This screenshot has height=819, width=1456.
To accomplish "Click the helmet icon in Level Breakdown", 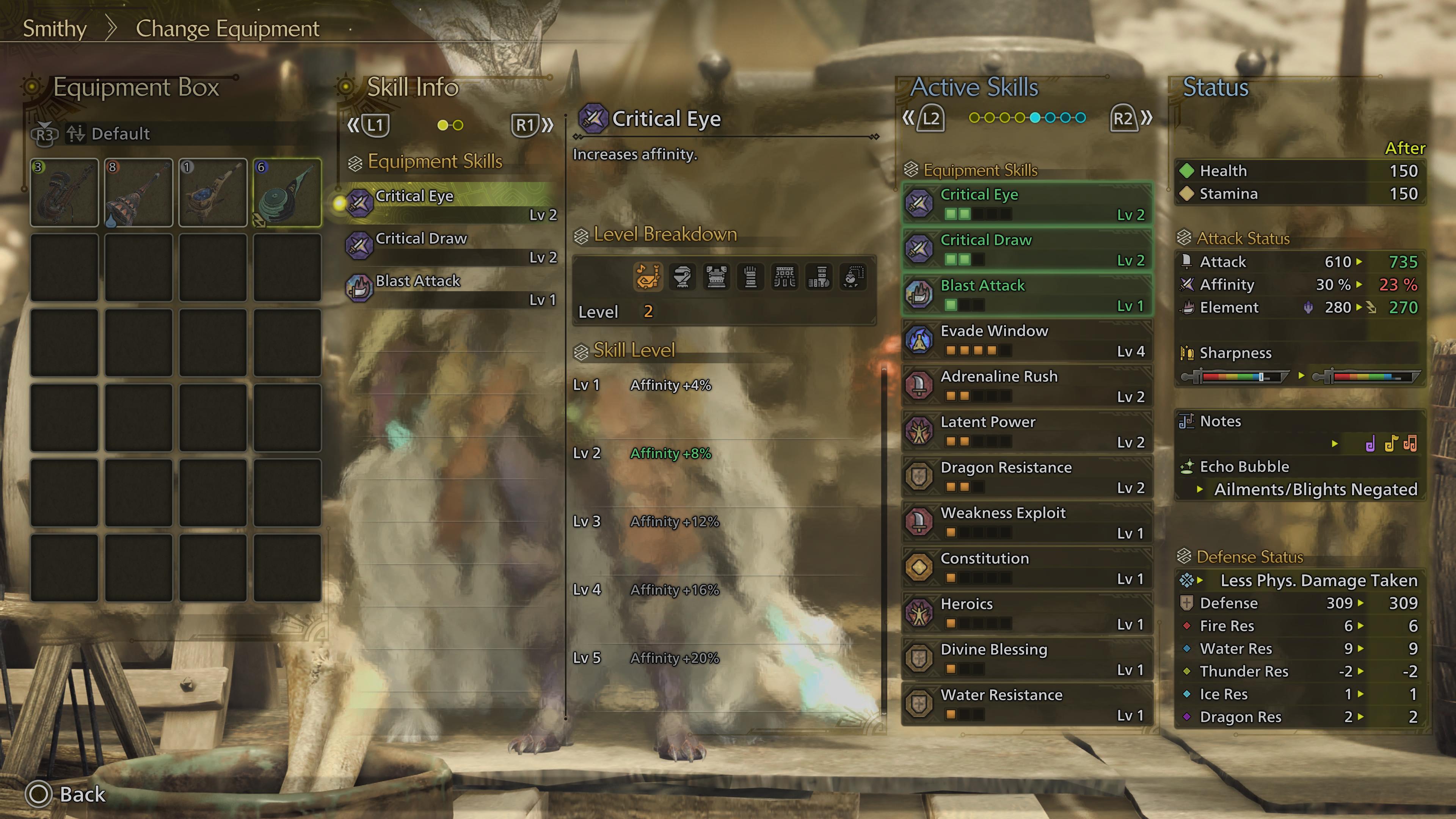I will click(x=683, y=277).
